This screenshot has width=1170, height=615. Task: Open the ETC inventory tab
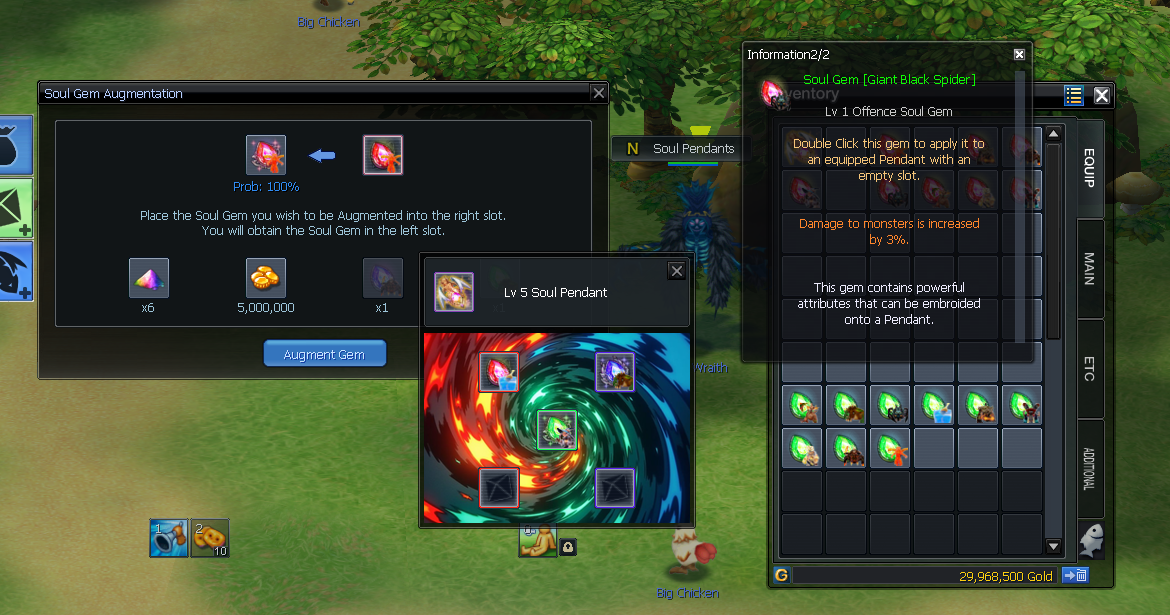click(1090, 366)
